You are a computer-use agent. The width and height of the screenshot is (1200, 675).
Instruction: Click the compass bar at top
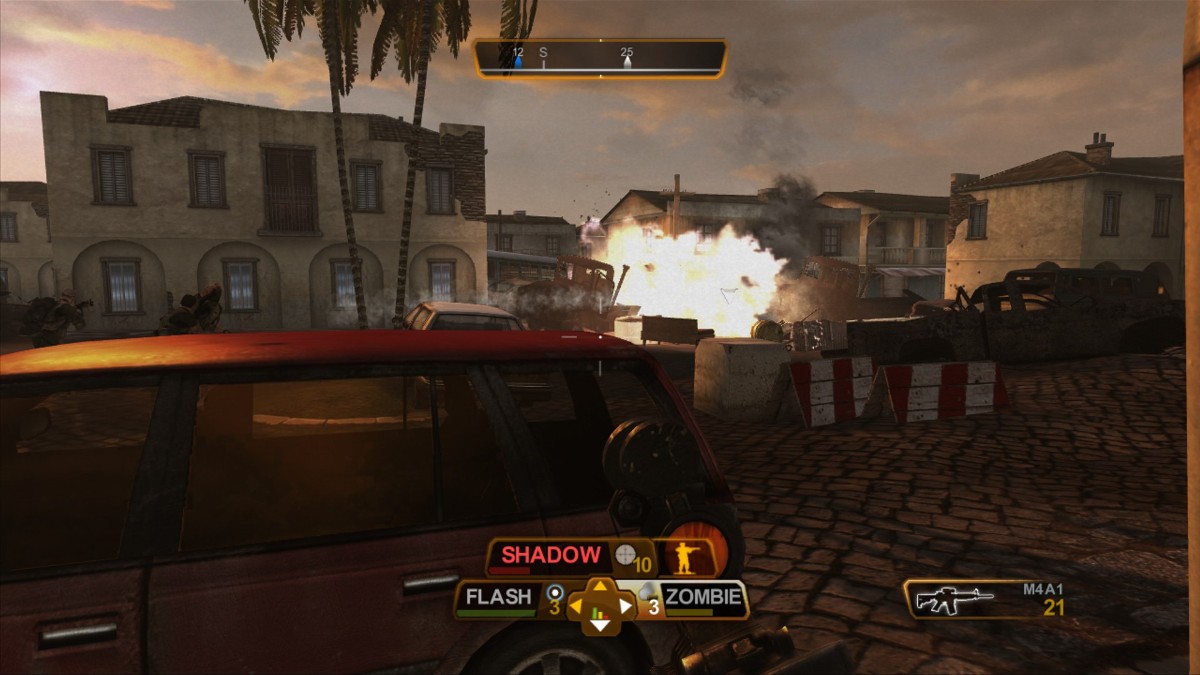[x=600, y=59]
